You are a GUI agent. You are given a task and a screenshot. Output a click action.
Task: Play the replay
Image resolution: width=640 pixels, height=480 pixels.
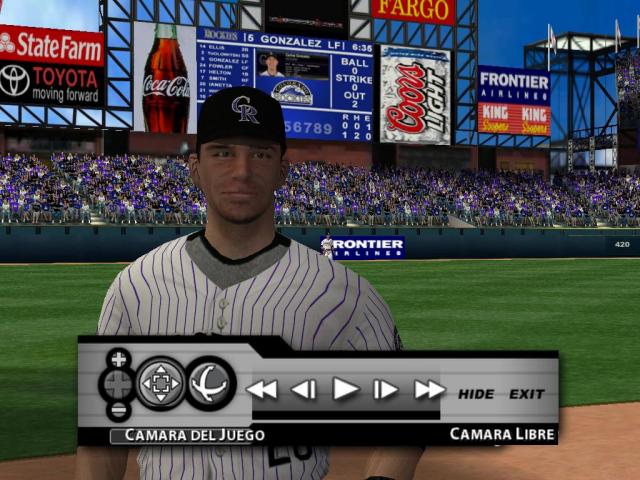click(345, 389)
